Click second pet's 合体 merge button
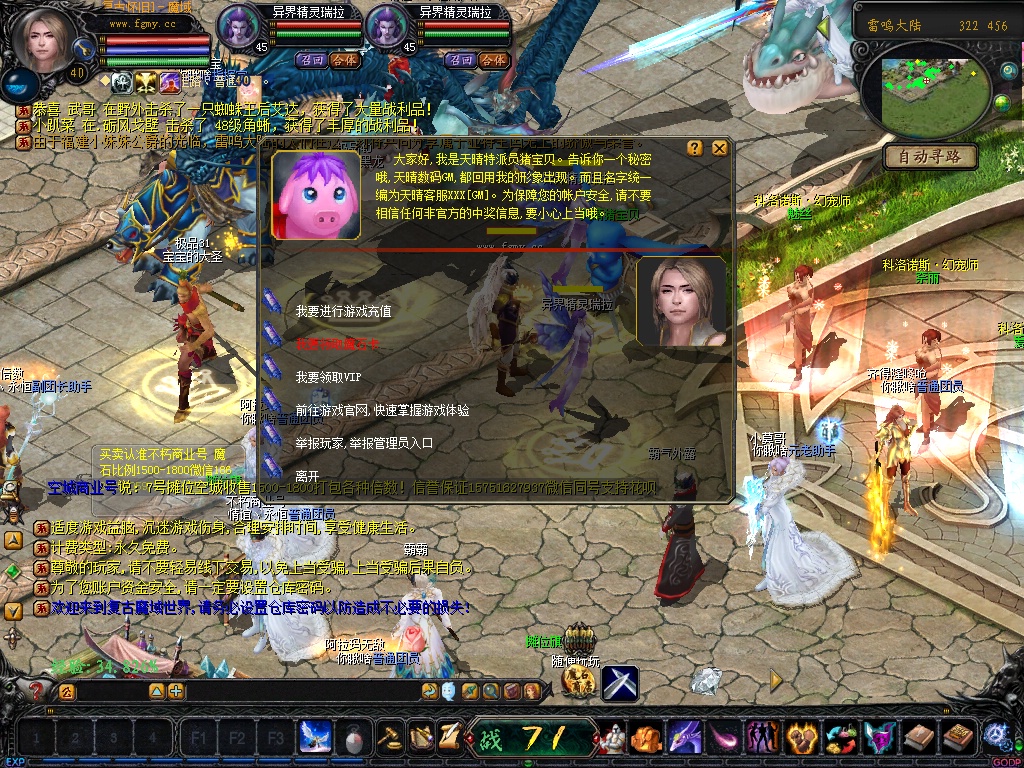The width and height of the screenshot is (1024, 768). click(492, 60)
